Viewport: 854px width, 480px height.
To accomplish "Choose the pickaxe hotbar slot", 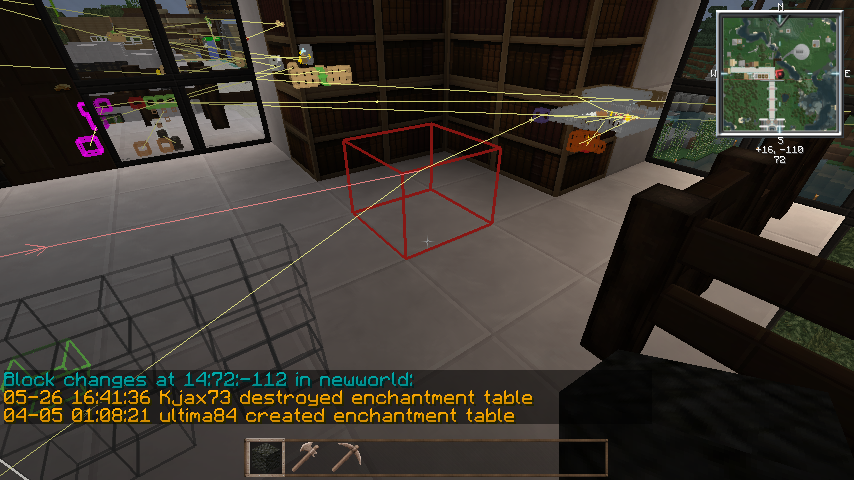I will 346,457.
